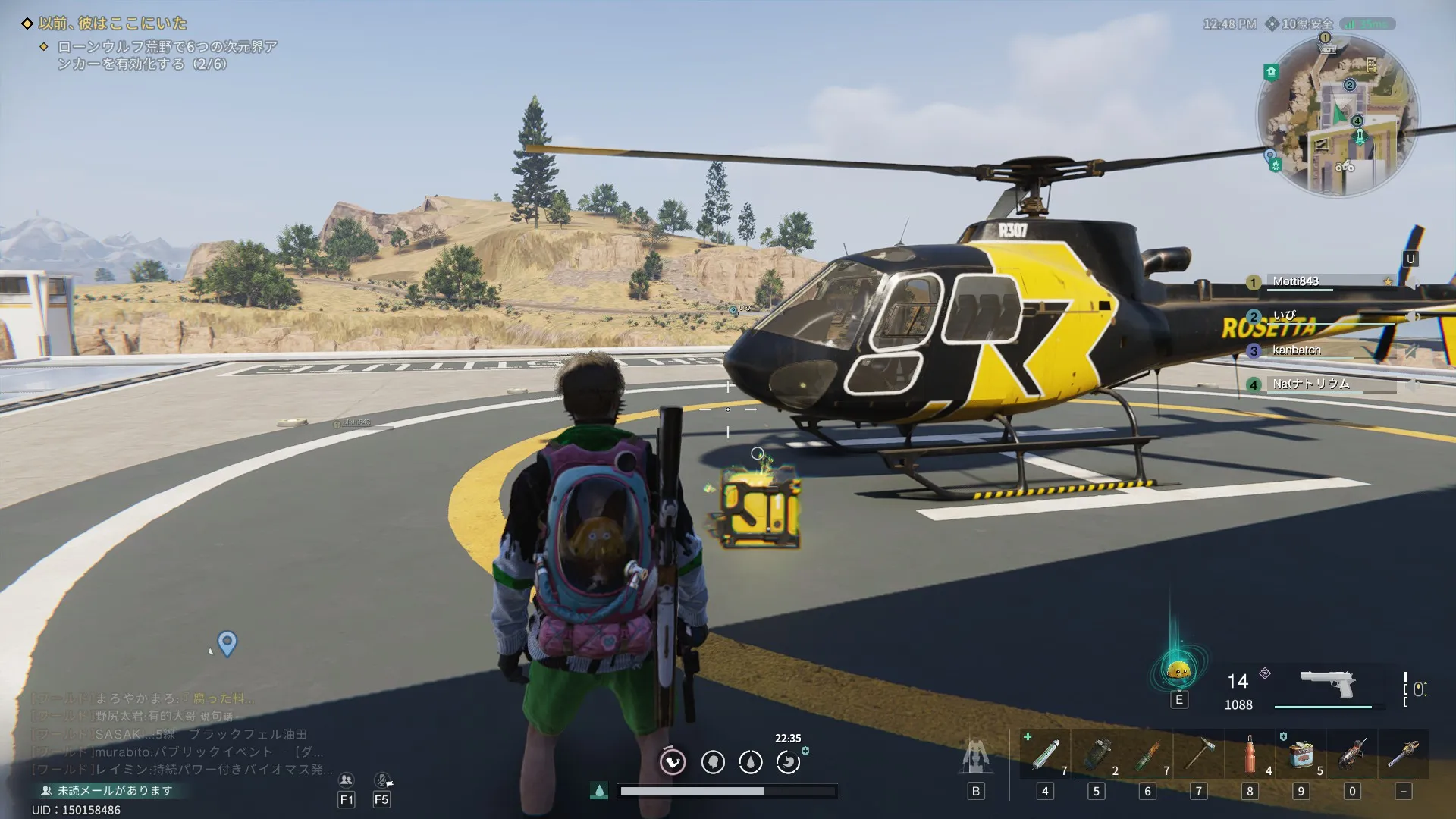
Task: Select the quest tracker '以前、彼はここにいた'
Action: click(112, 24)
